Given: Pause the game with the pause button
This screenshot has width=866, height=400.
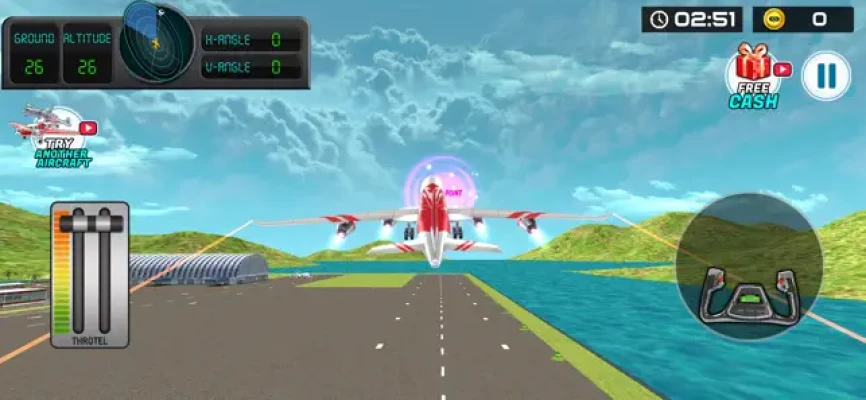Looking at the screenshot, I should pyautogui.click(x=826, y=76).
